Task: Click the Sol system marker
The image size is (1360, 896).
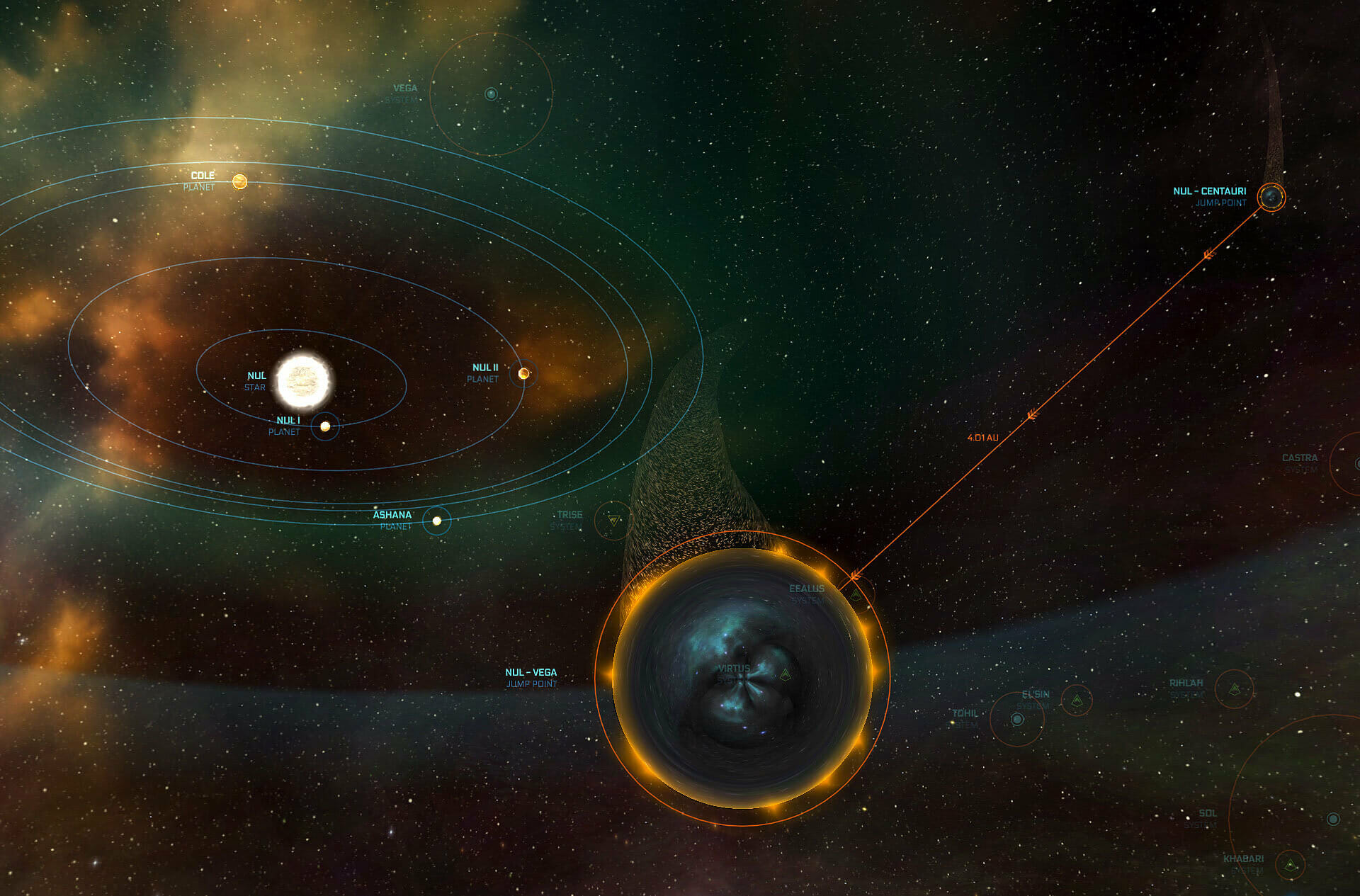Action: coord(1333,819)
